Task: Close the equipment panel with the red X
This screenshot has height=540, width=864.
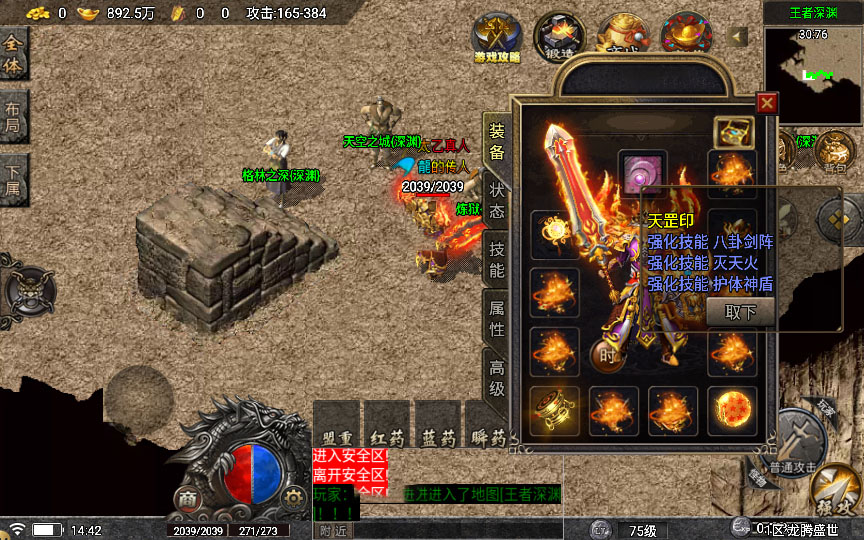Action: (x=767, y=103)
